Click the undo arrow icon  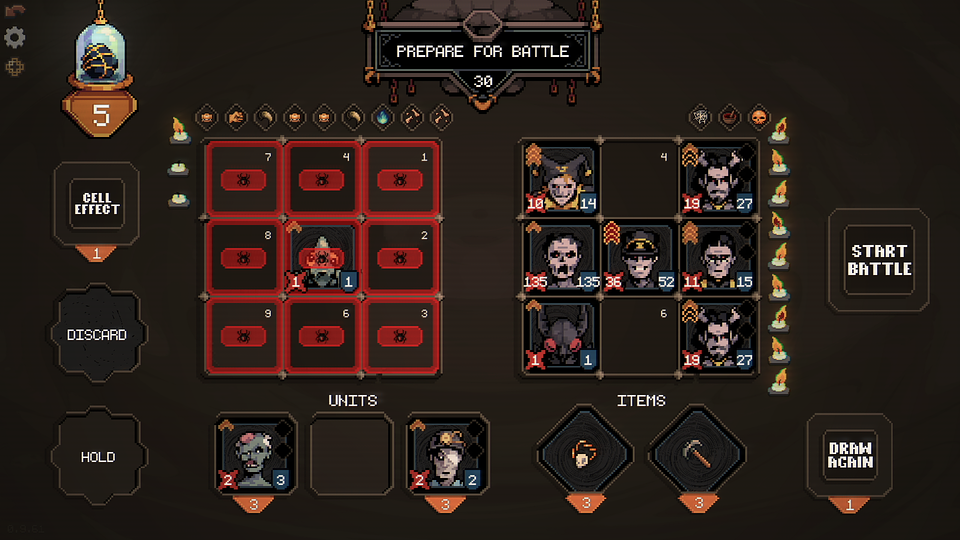(14, 10)
